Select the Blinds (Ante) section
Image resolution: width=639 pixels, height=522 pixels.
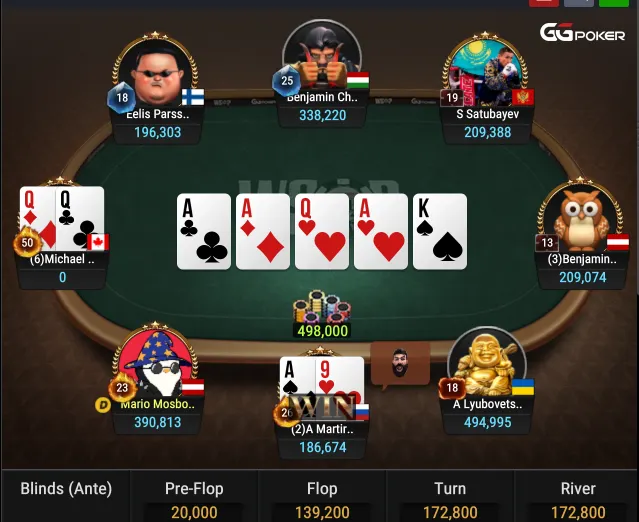point(66,489)
